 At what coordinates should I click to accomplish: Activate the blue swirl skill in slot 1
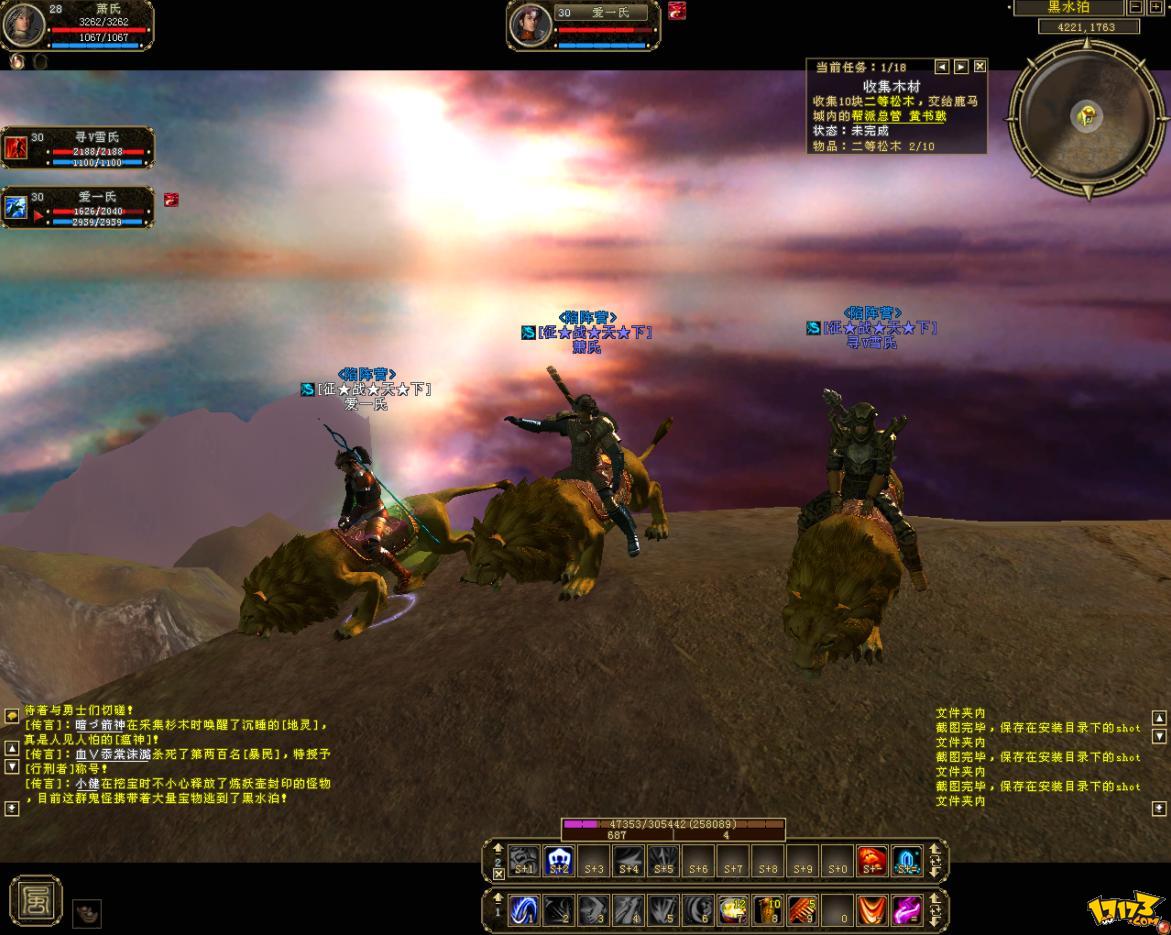click(x=524, y=910)
